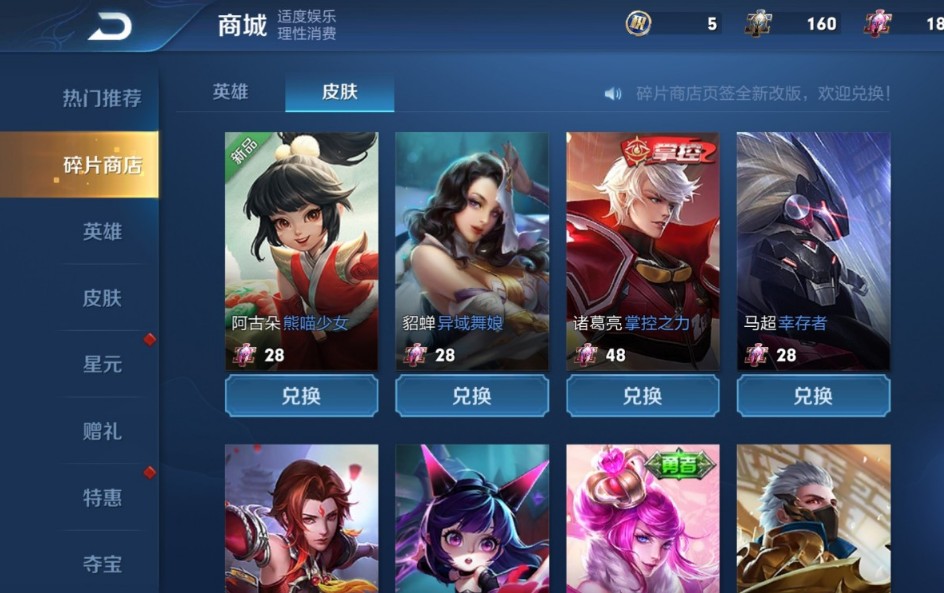Image resolution: width=944 pixels, height=593 pixels.
Task: Go back using the return arrow
Action: [110, 27]
